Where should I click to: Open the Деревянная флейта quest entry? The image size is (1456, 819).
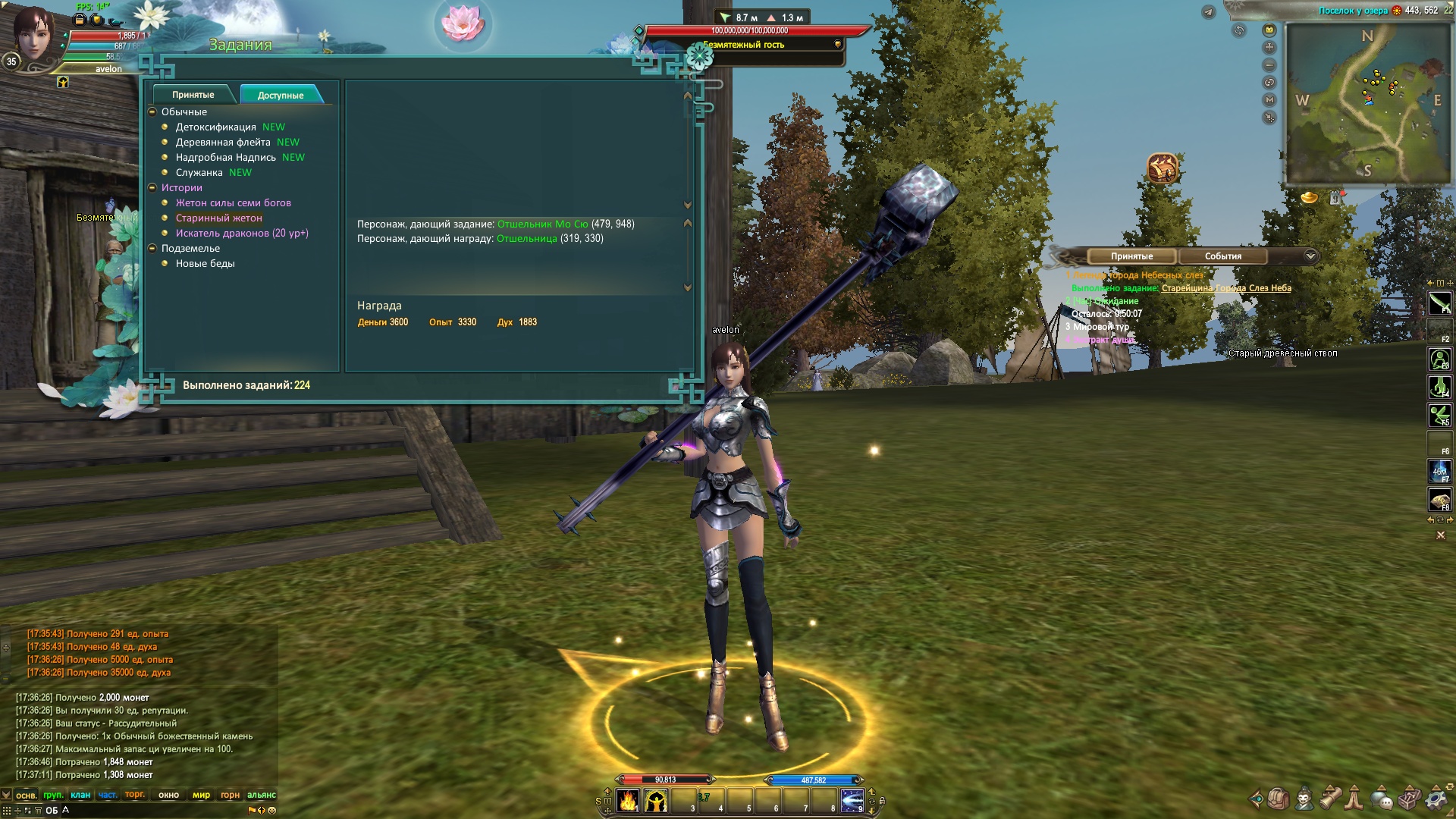[223, 143]
